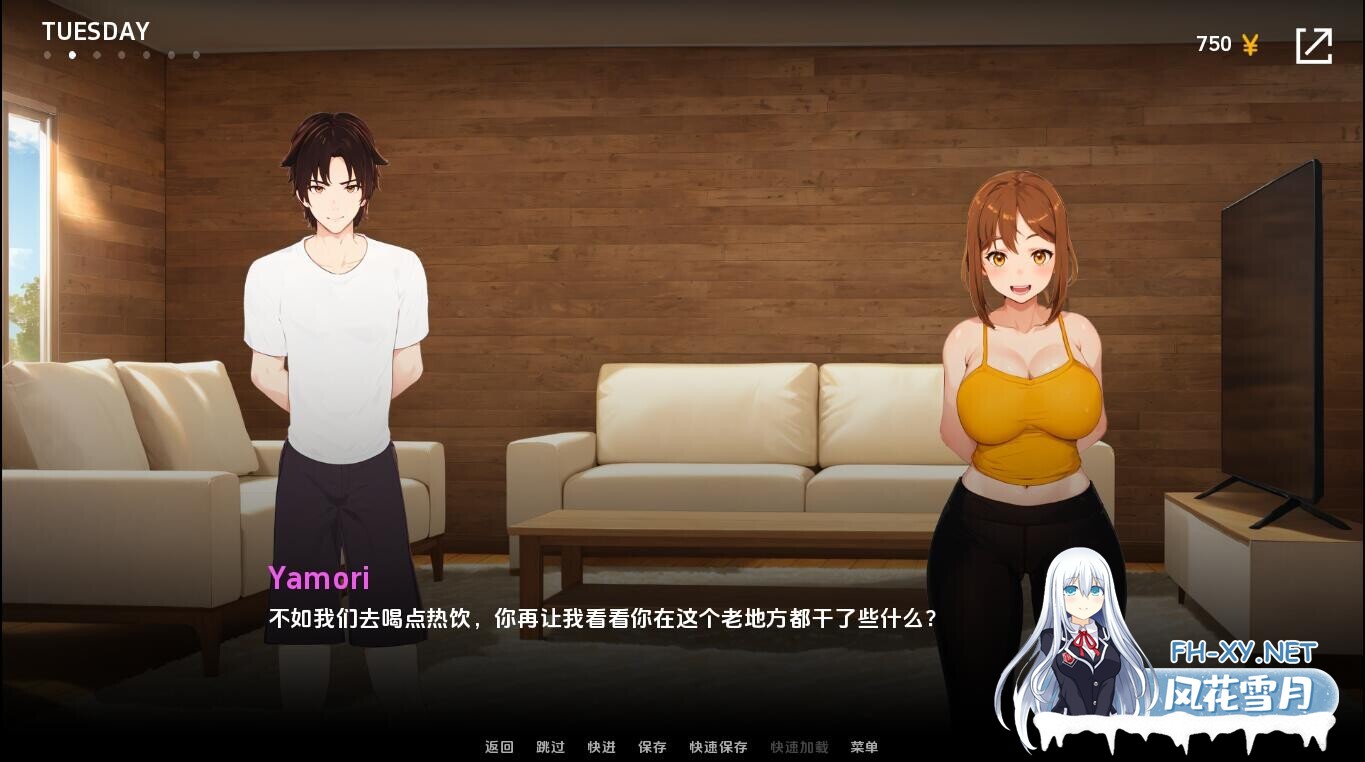
Task: Click the money counter showing 750
Action: click(1213, 43)
